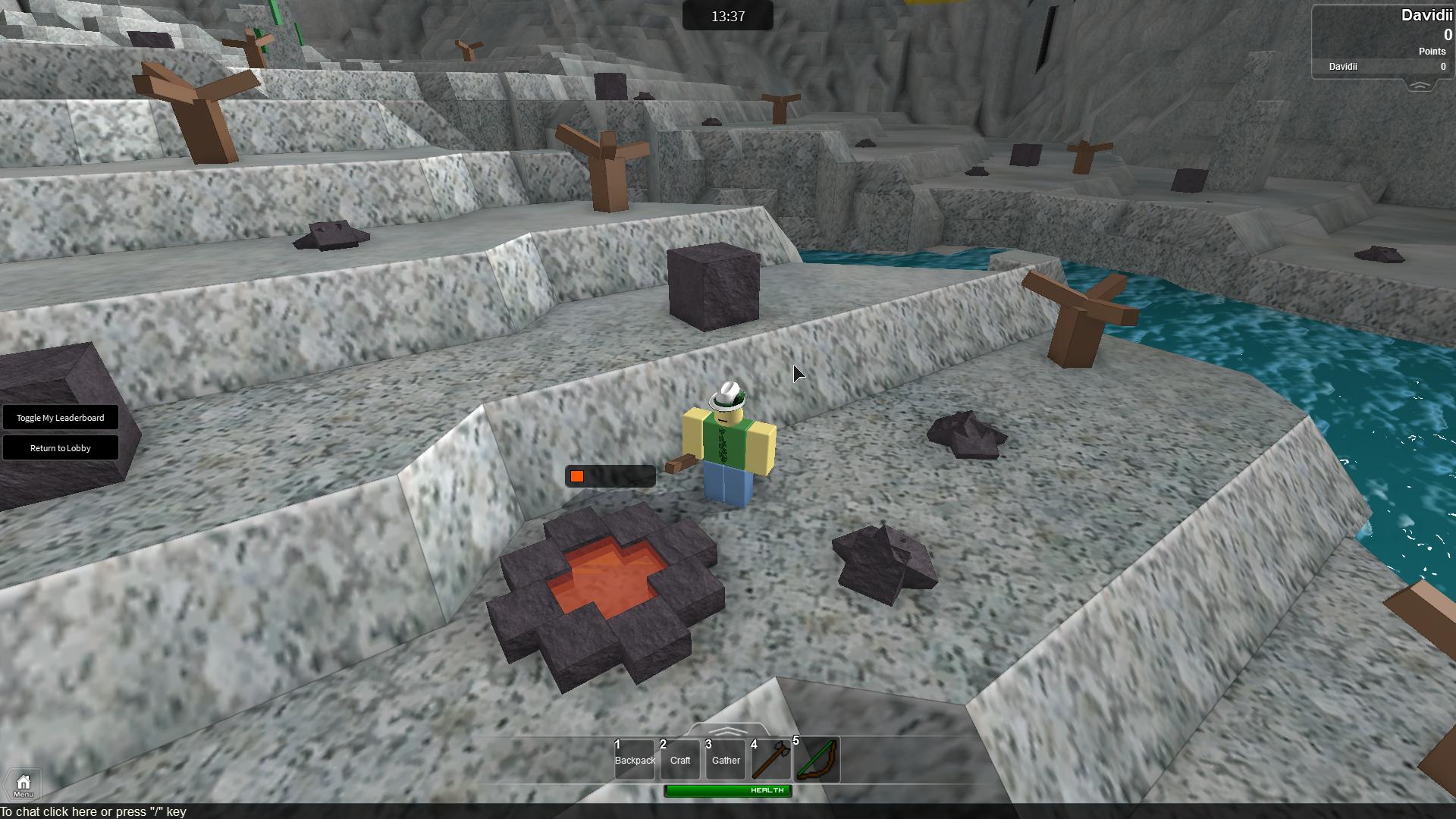Choose the Gather hotbar slot

[726, 760]
